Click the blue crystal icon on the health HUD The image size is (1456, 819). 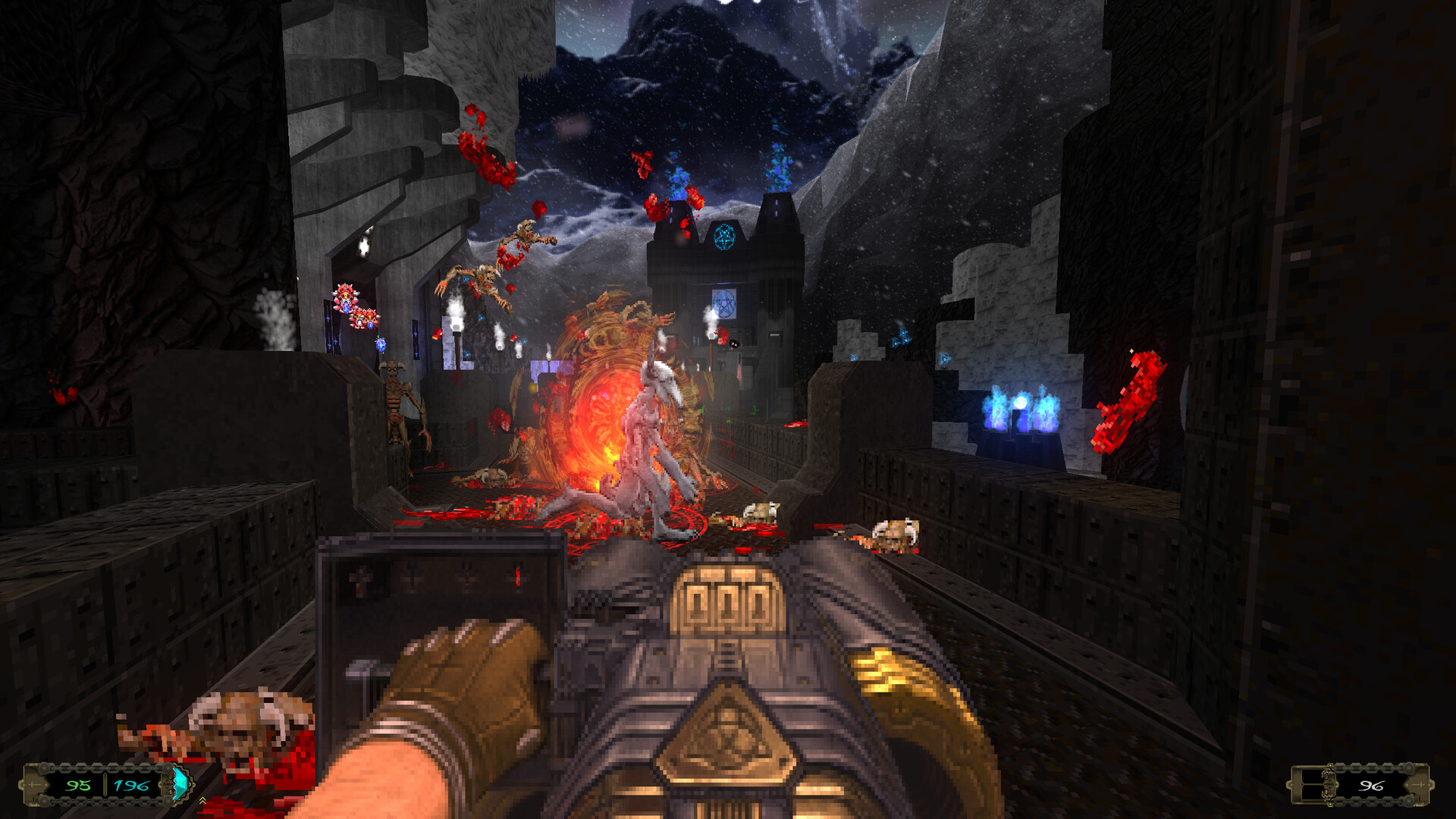coord(181,782)
